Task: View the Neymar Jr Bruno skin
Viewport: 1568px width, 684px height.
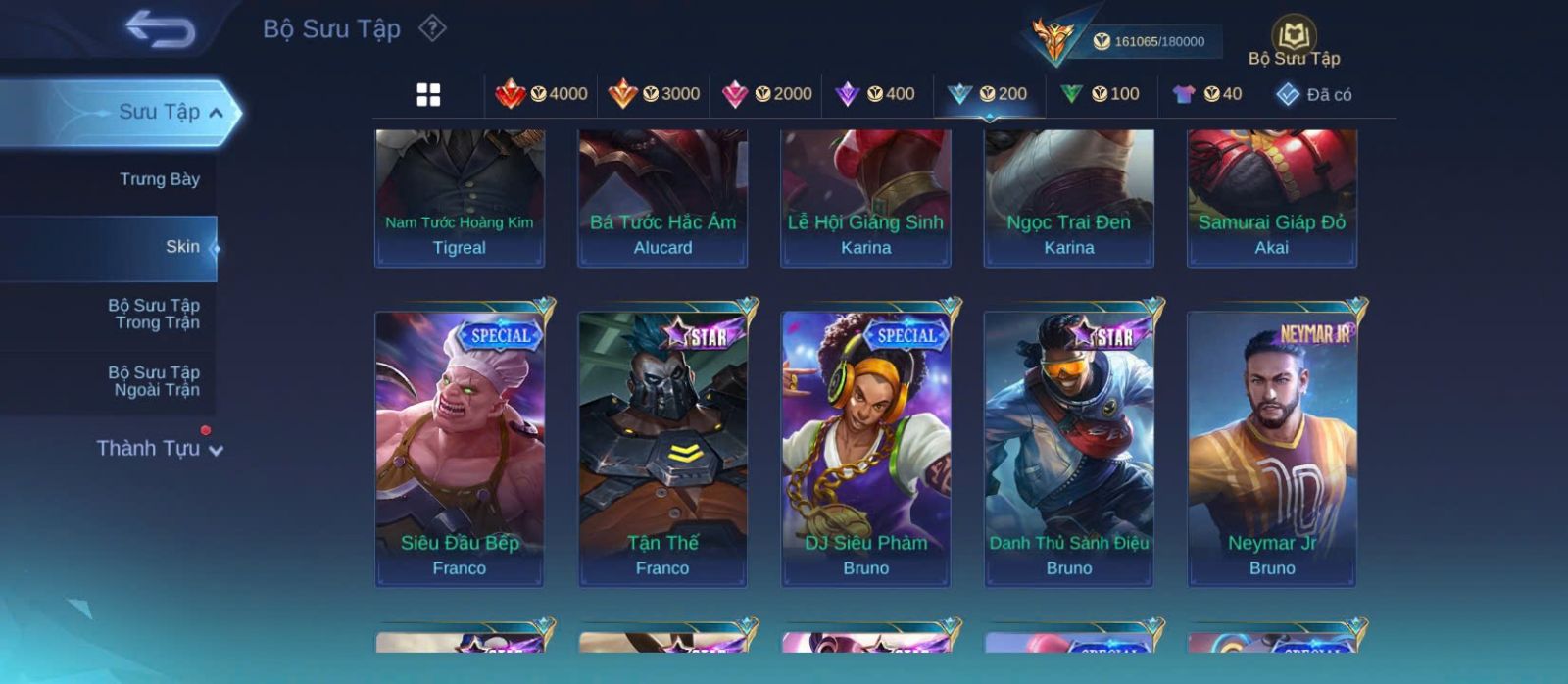Action: coord(1272,449)
